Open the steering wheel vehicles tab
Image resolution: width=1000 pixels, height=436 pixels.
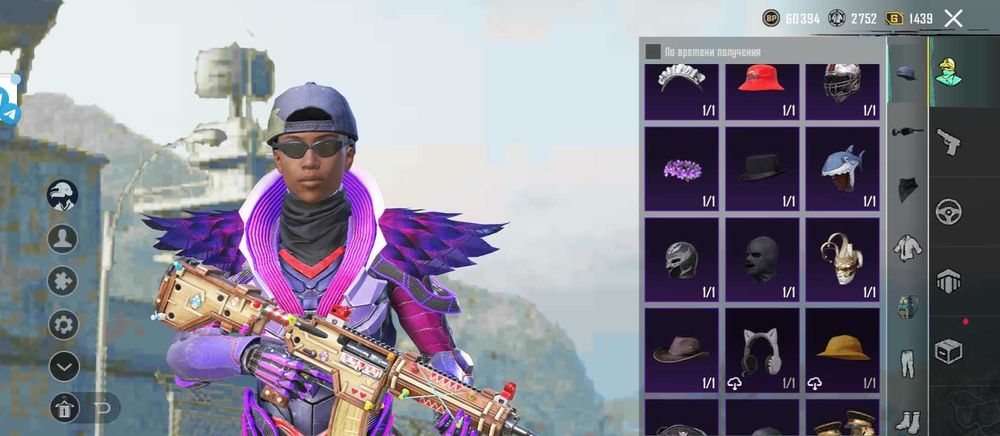pyautogui.click(x=948, y=212)
